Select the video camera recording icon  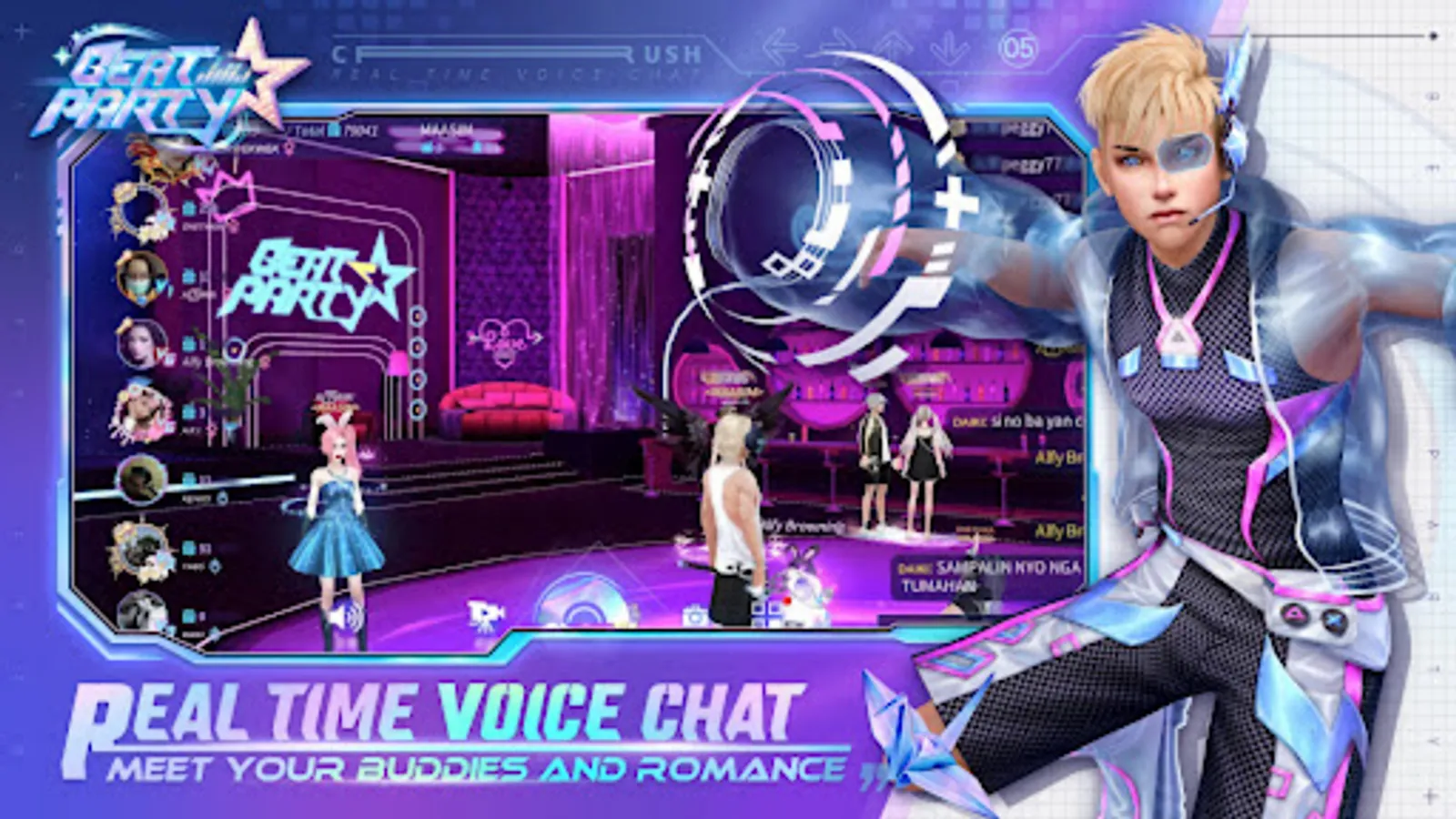click(x=484, y=613)
